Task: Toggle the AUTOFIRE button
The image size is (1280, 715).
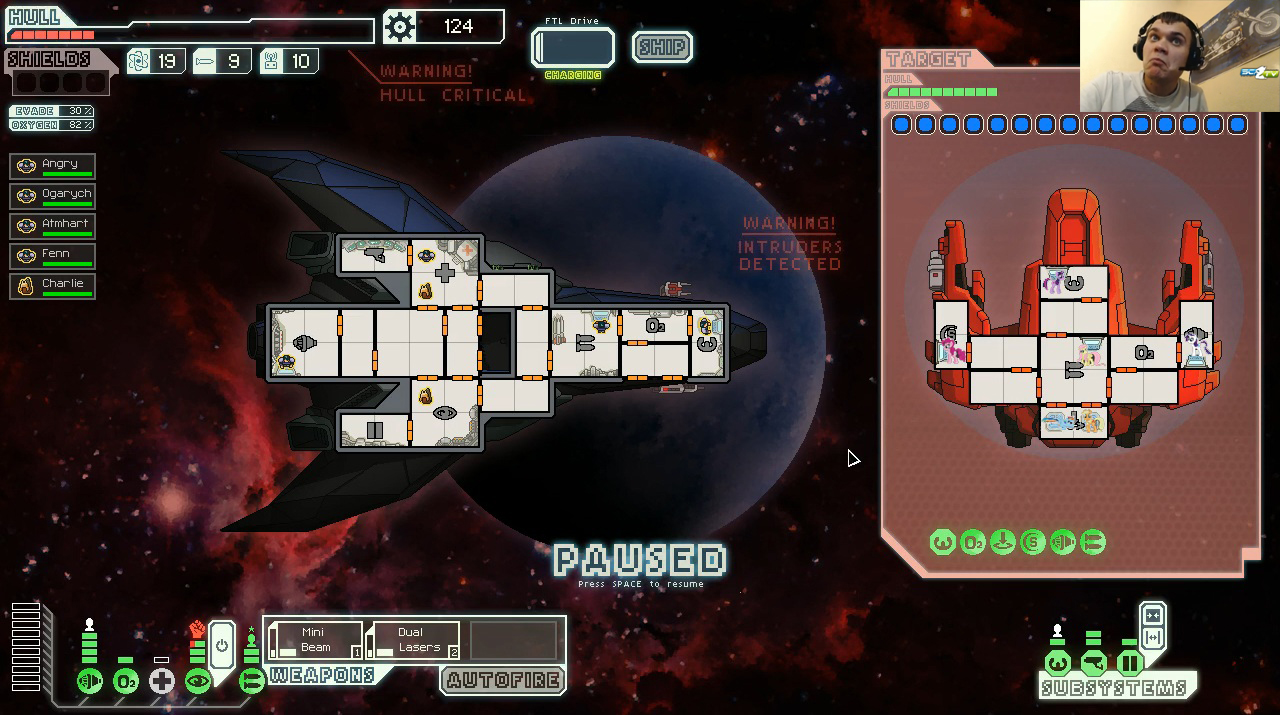Action: tap(503, 681)
